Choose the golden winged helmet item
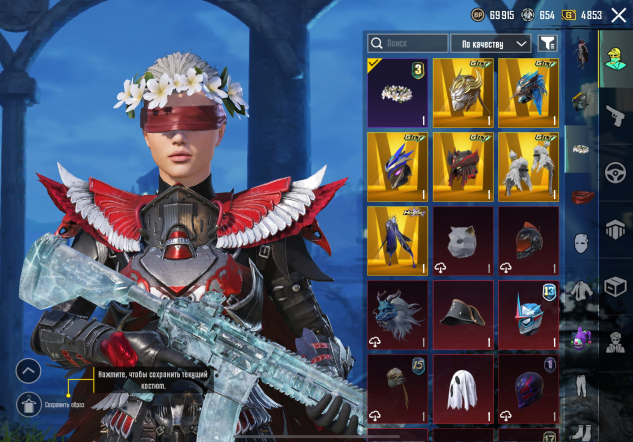The image size is (633, 442). coord(463,93)
